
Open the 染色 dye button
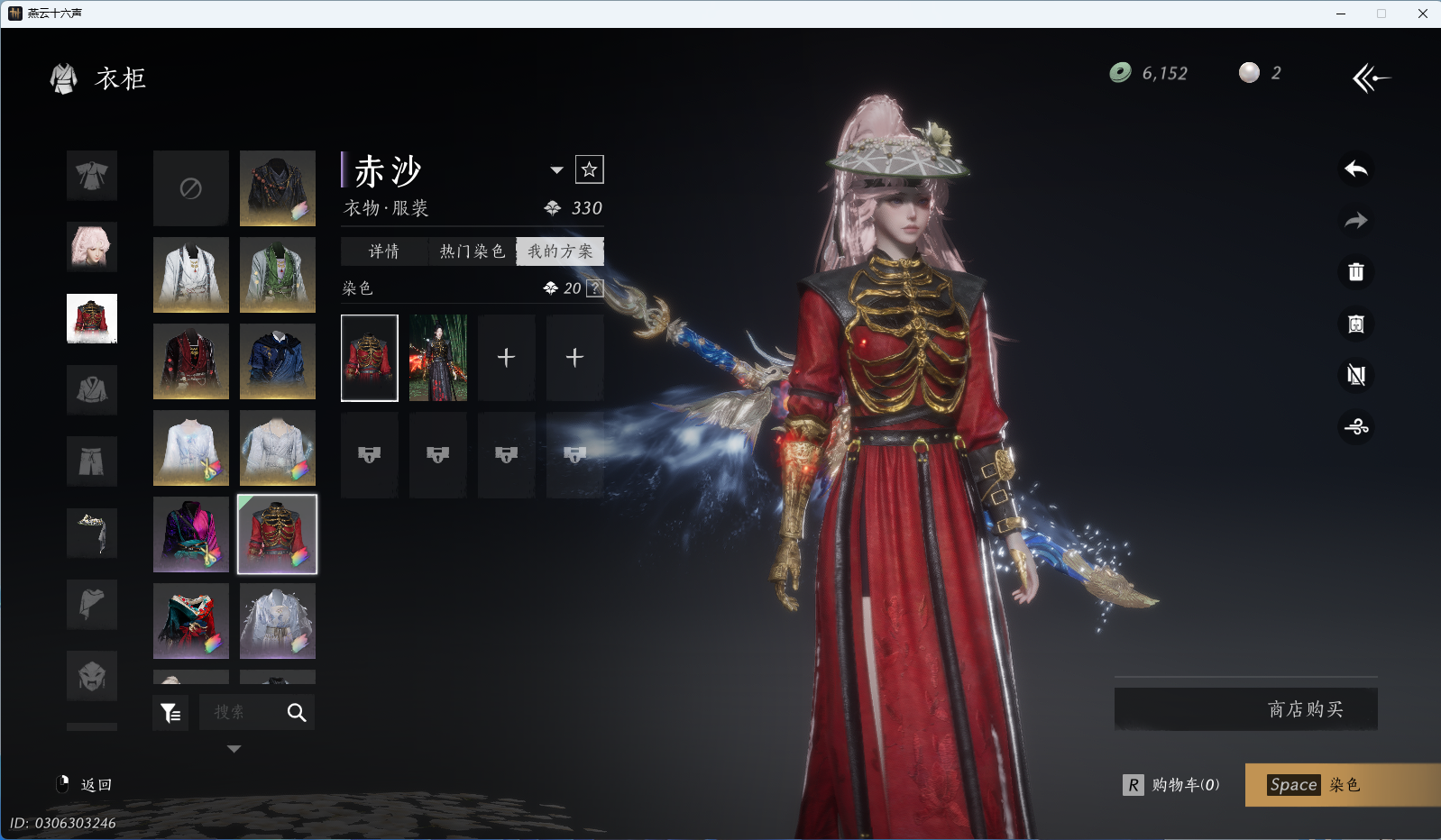(1342, 785)
